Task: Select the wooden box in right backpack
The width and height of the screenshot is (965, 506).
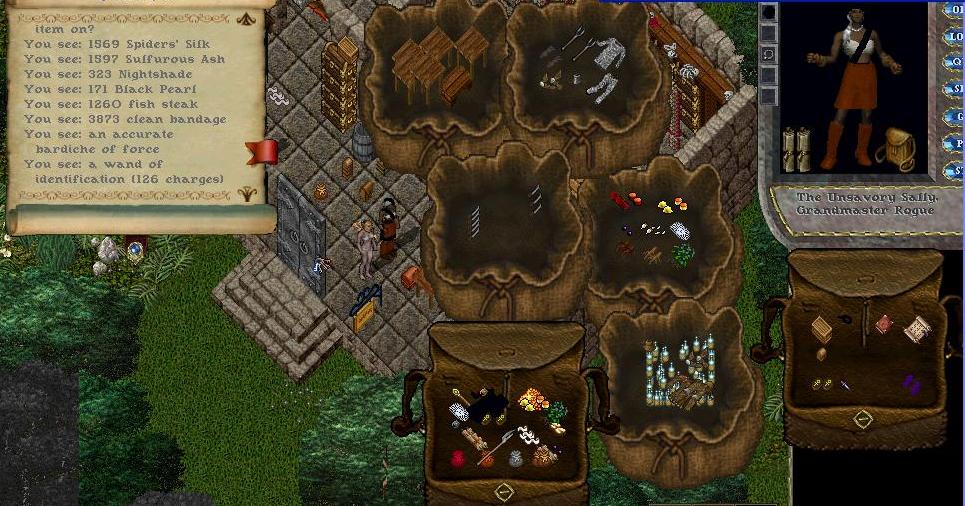Action: tap(822, 328)
